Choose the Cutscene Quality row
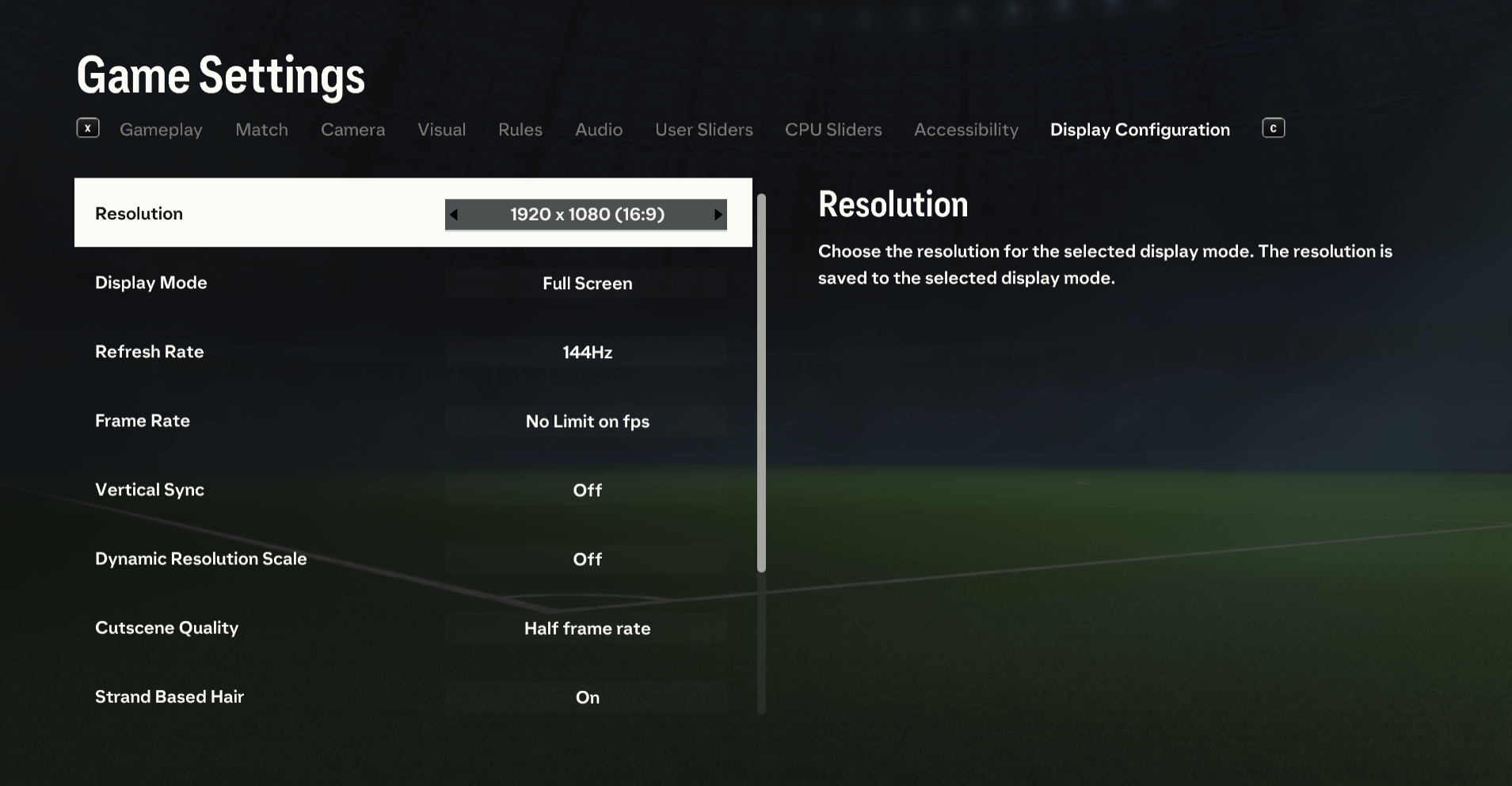The height and width of the screenshot is (786, 1512). (x=412, y=628)
